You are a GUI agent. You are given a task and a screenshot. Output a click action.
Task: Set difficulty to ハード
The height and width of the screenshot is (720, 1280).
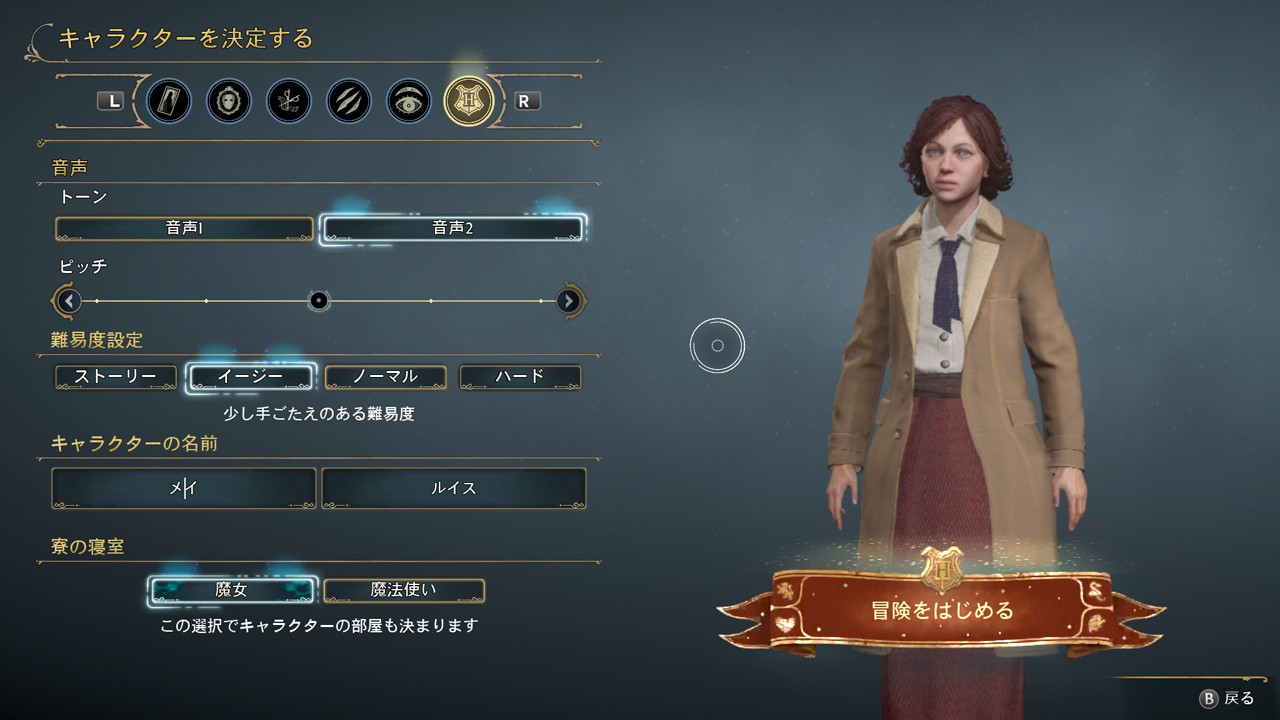pyautogui.click(x=520, y=377)
